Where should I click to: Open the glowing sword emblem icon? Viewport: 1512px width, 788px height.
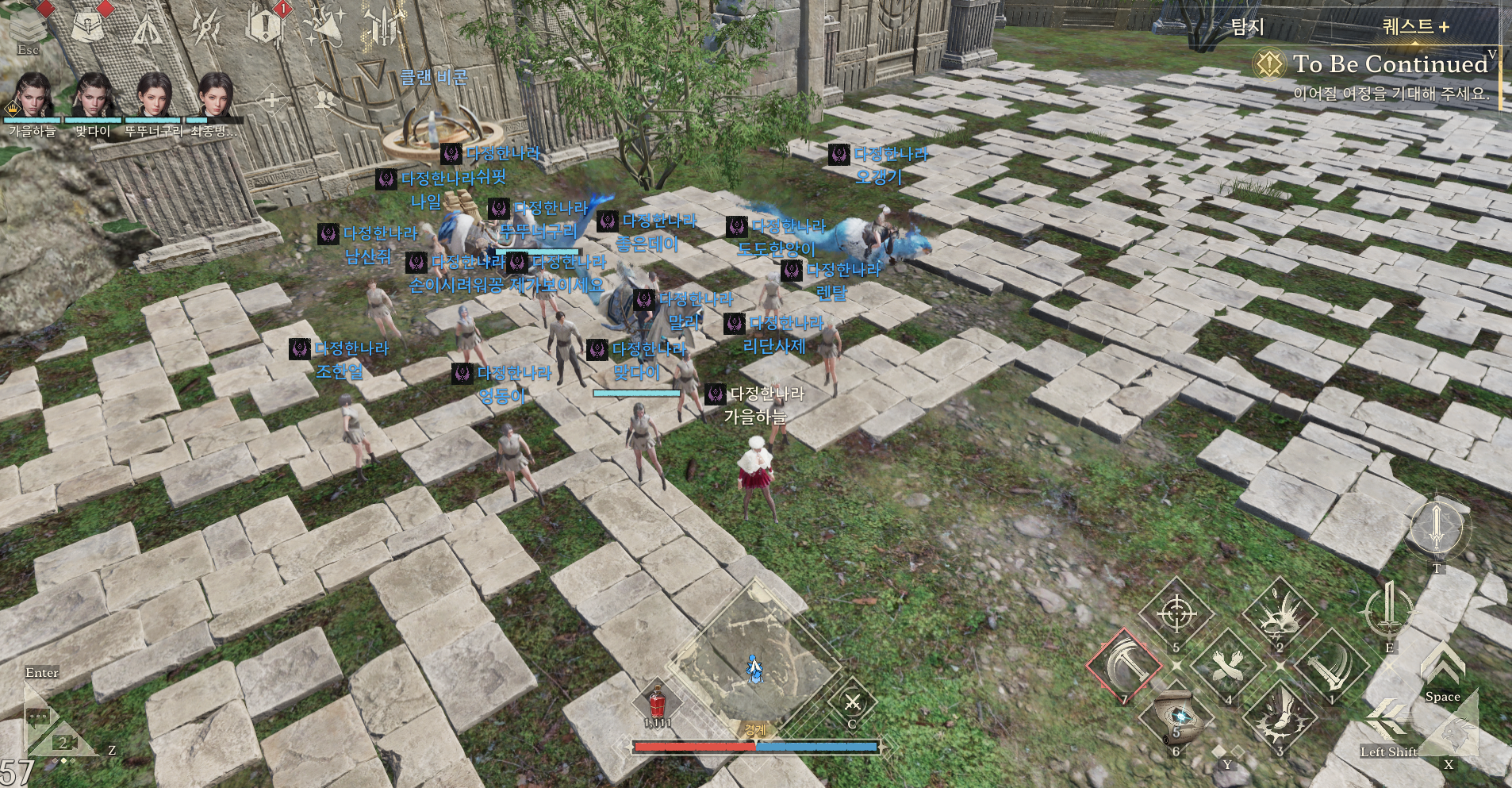pos(383,26)
